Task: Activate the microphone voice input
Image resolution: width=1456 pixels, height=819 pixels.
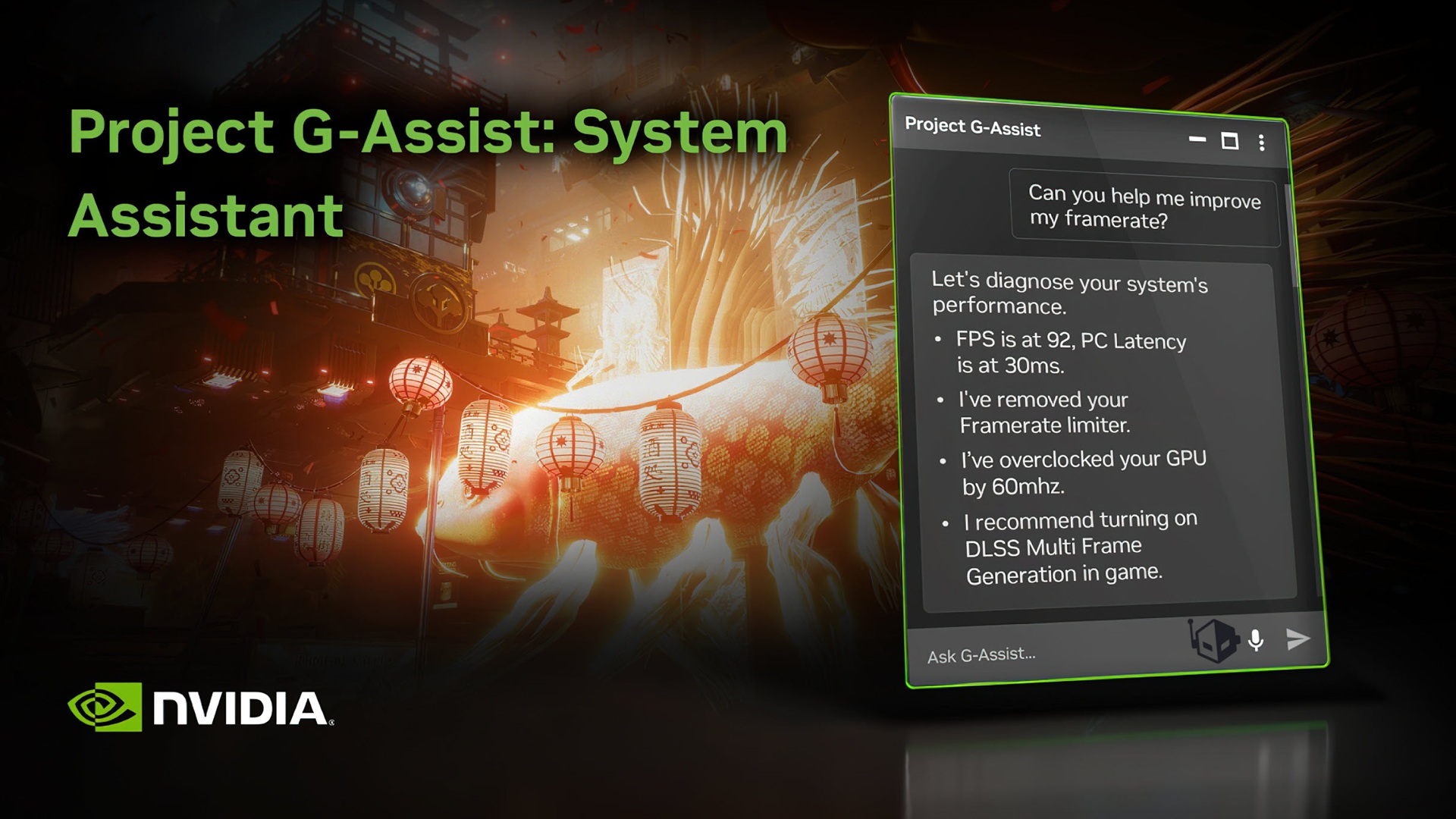Action: pyautogui.click(x=1256, y=641)
